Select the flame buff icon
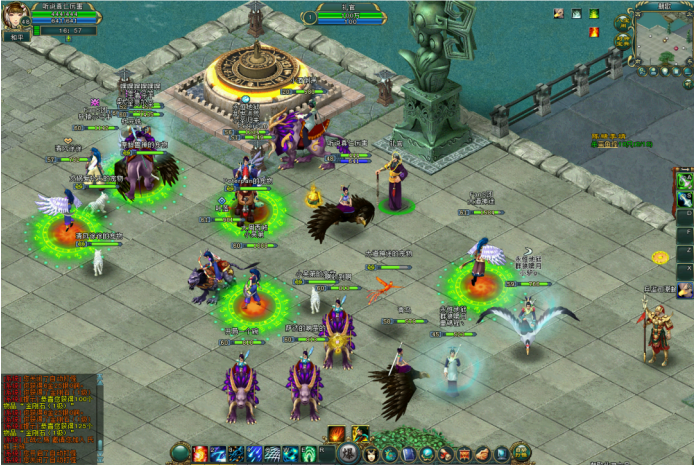 point(593,31)
